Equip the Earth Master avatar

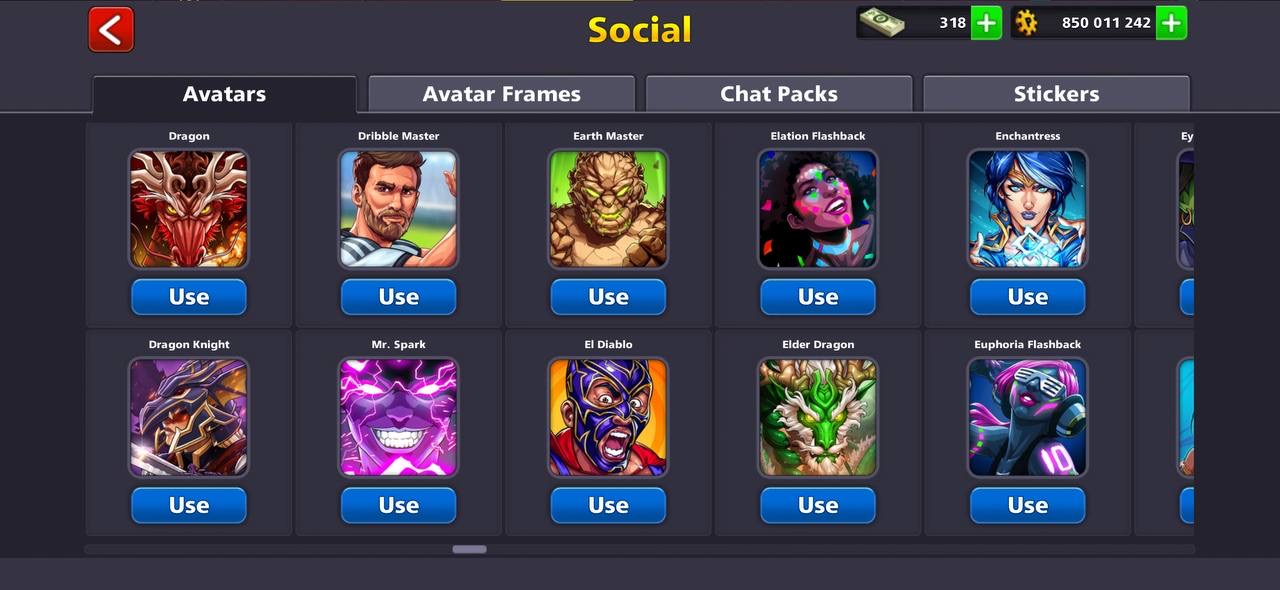[608, 297]
